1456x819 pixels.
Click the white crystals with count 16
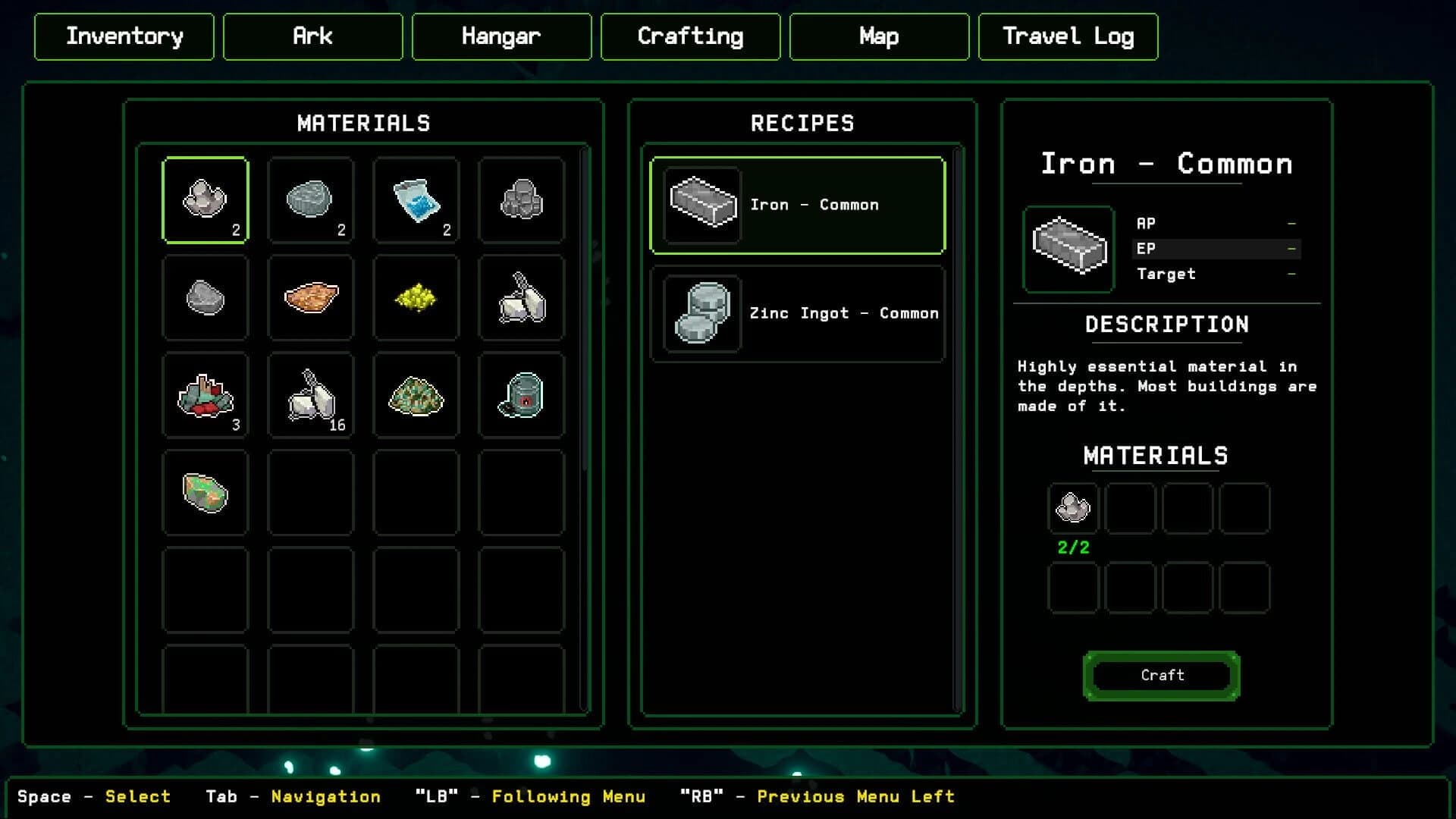311,394
